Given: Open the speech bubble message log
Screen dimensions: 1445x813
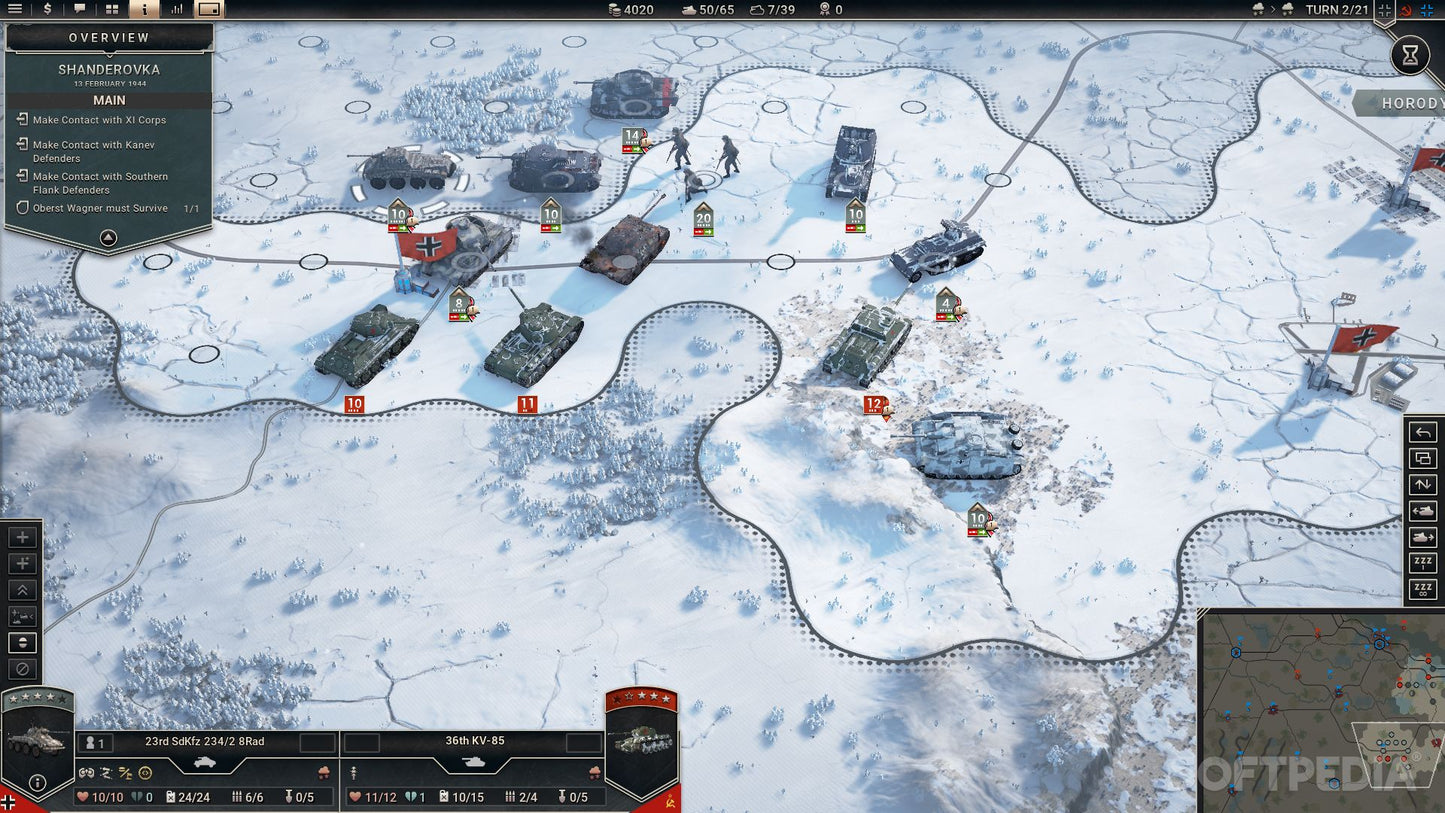Looking at the screenshot, I should coord(80,9).
